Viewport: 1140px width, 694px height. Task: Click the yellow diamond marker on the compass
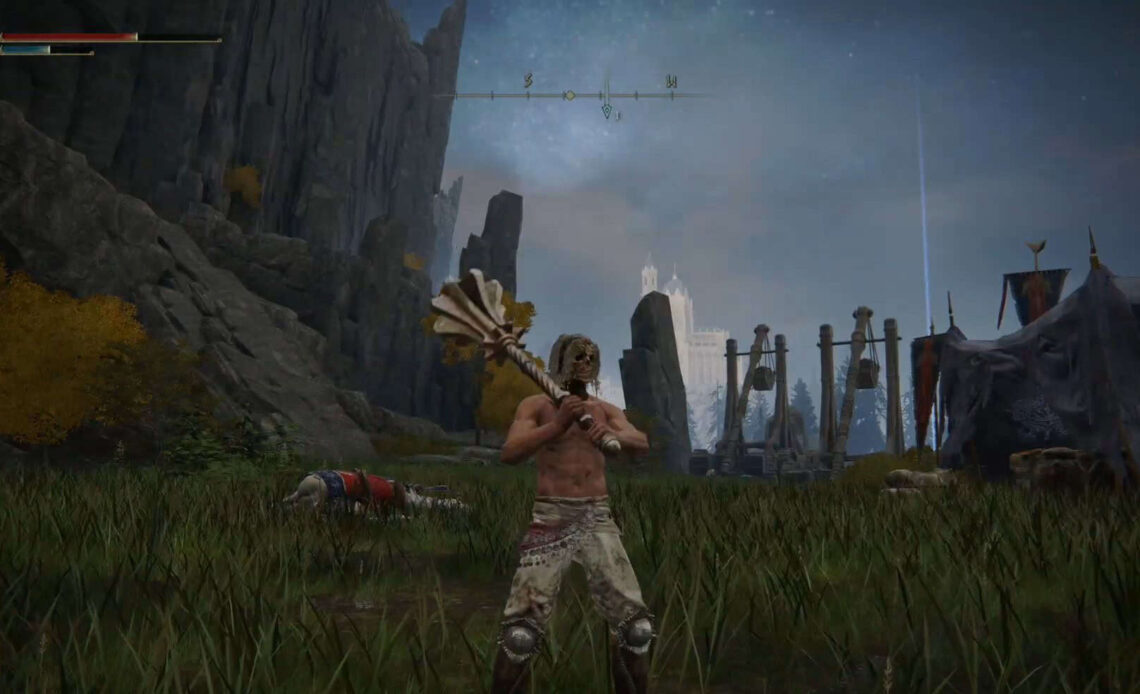point(569,95)
